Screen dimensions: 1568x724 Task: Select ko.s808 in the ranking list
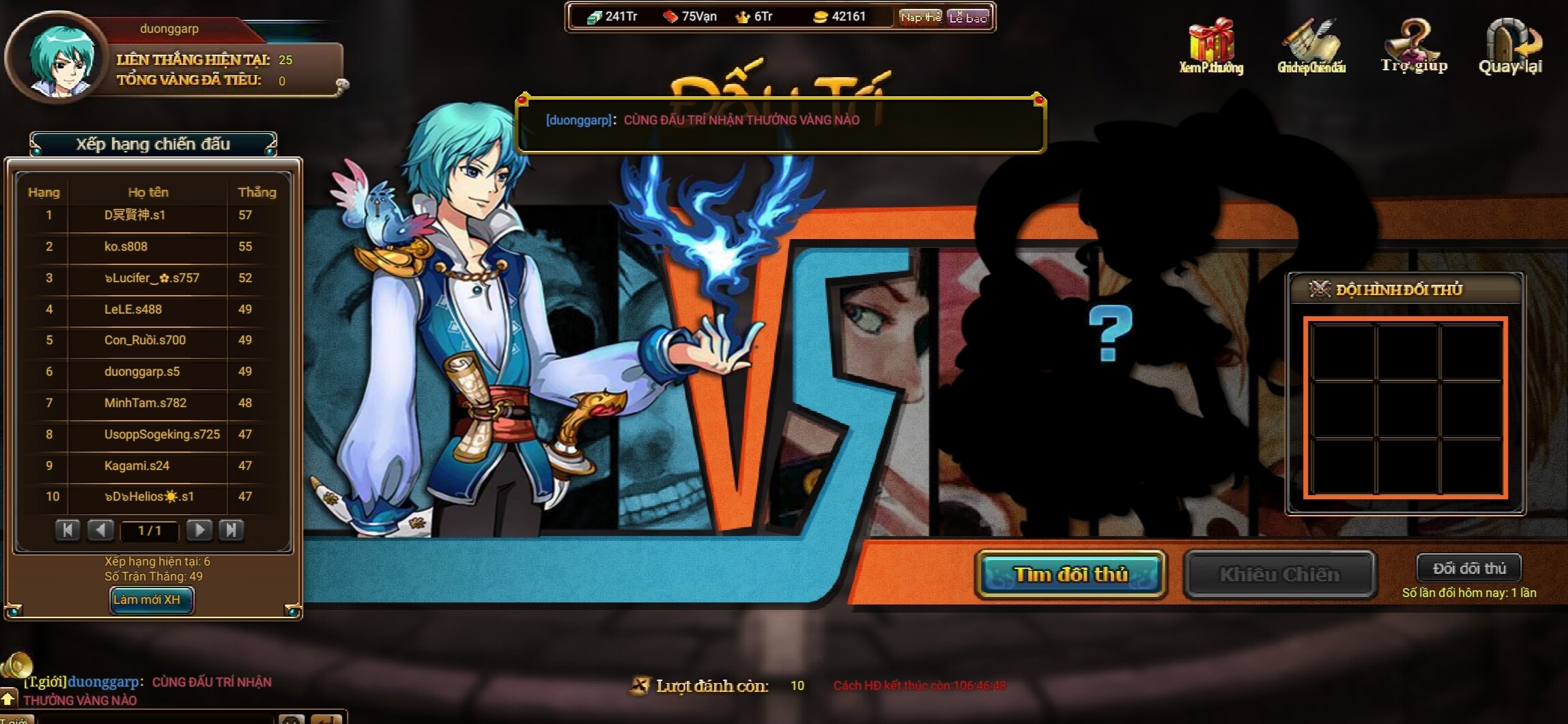pyautogui.click(x=126, y=247)
